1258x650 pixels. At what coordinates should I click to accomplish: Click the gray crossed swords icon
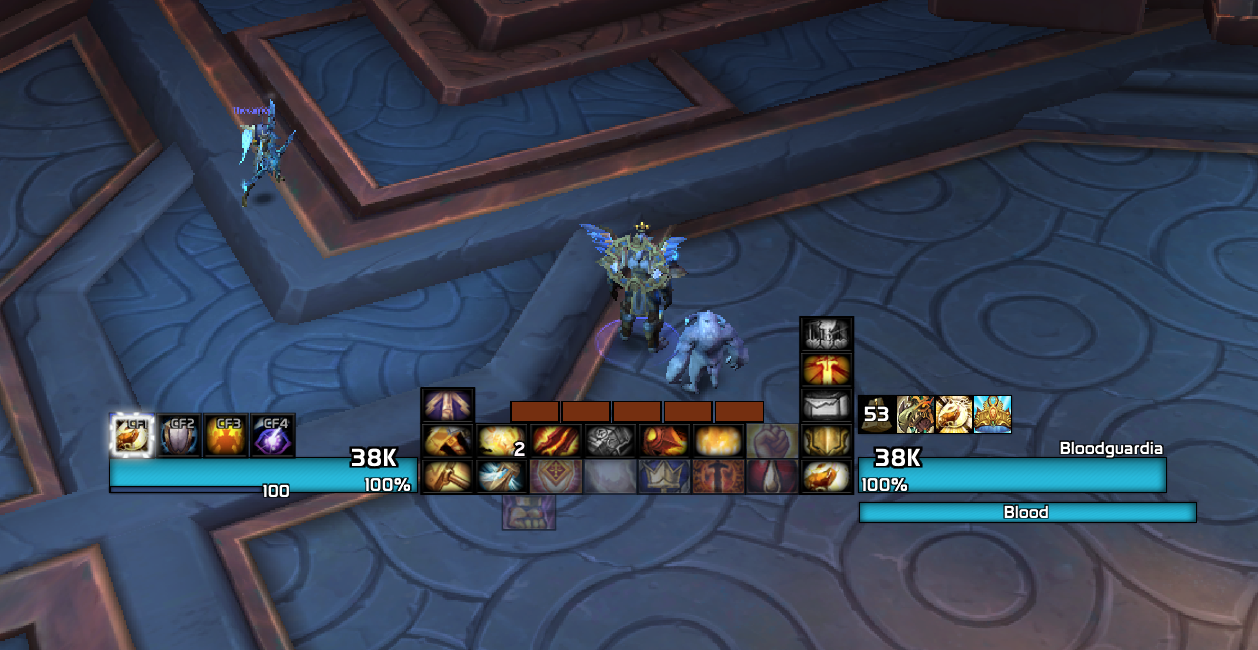point(826,335)
